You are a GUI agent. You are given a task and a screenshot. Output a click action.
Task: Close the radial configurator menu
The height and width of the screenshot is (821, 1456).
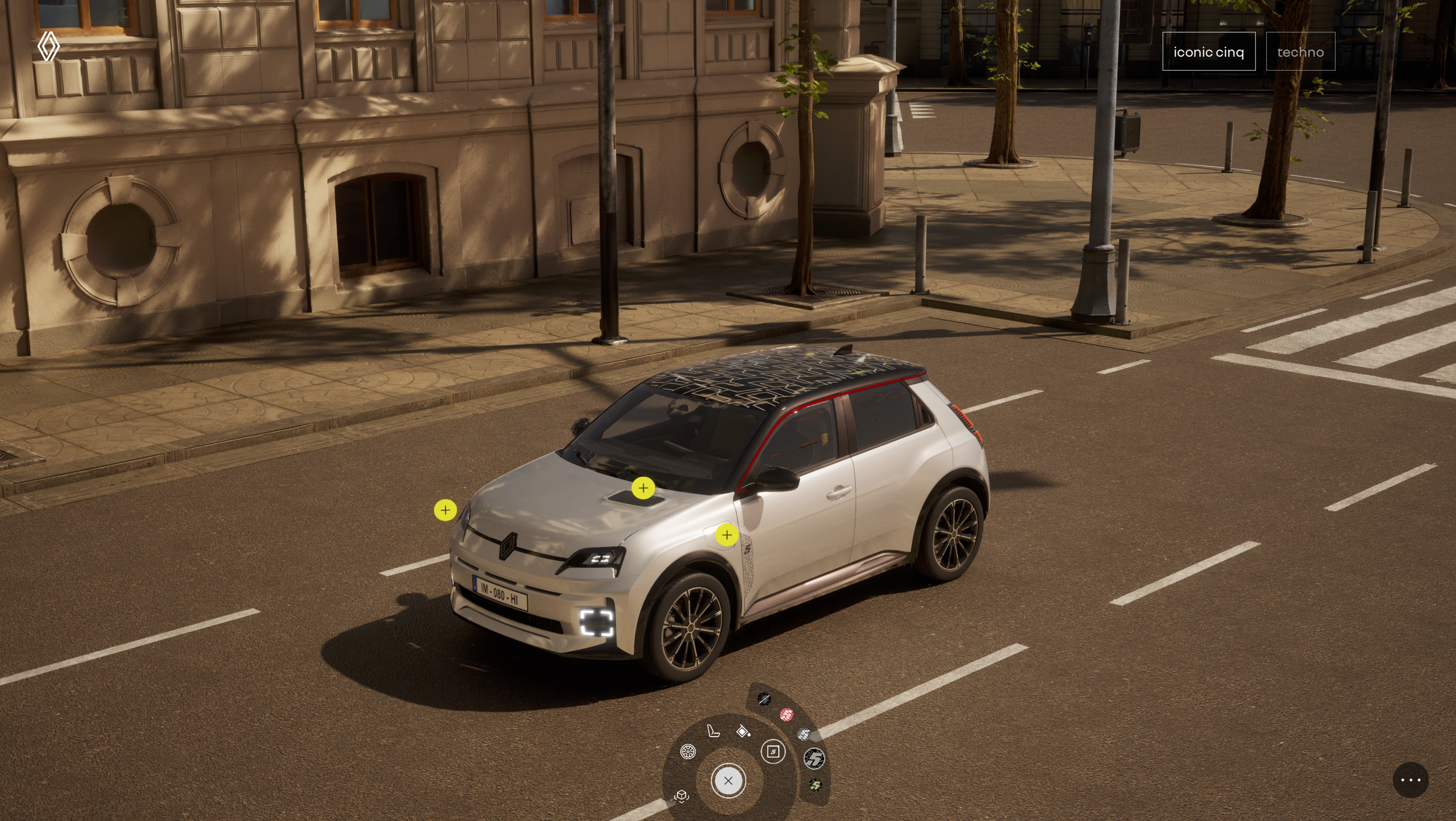click(728, 780)
